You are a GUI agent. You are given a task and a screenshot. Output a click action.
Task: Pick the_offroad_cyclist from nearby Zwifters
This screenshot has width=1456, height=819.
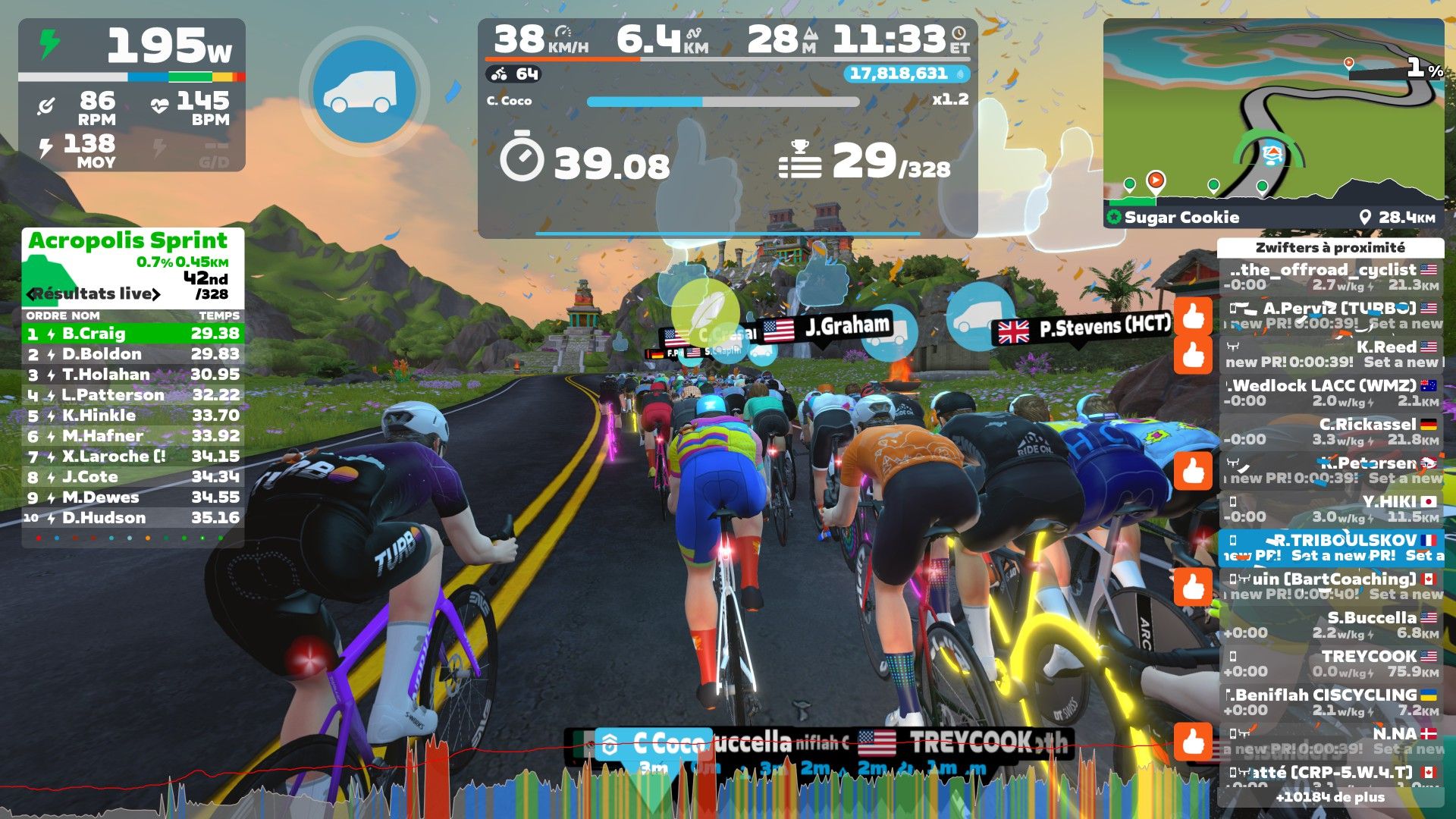[x=1332, y=277]
